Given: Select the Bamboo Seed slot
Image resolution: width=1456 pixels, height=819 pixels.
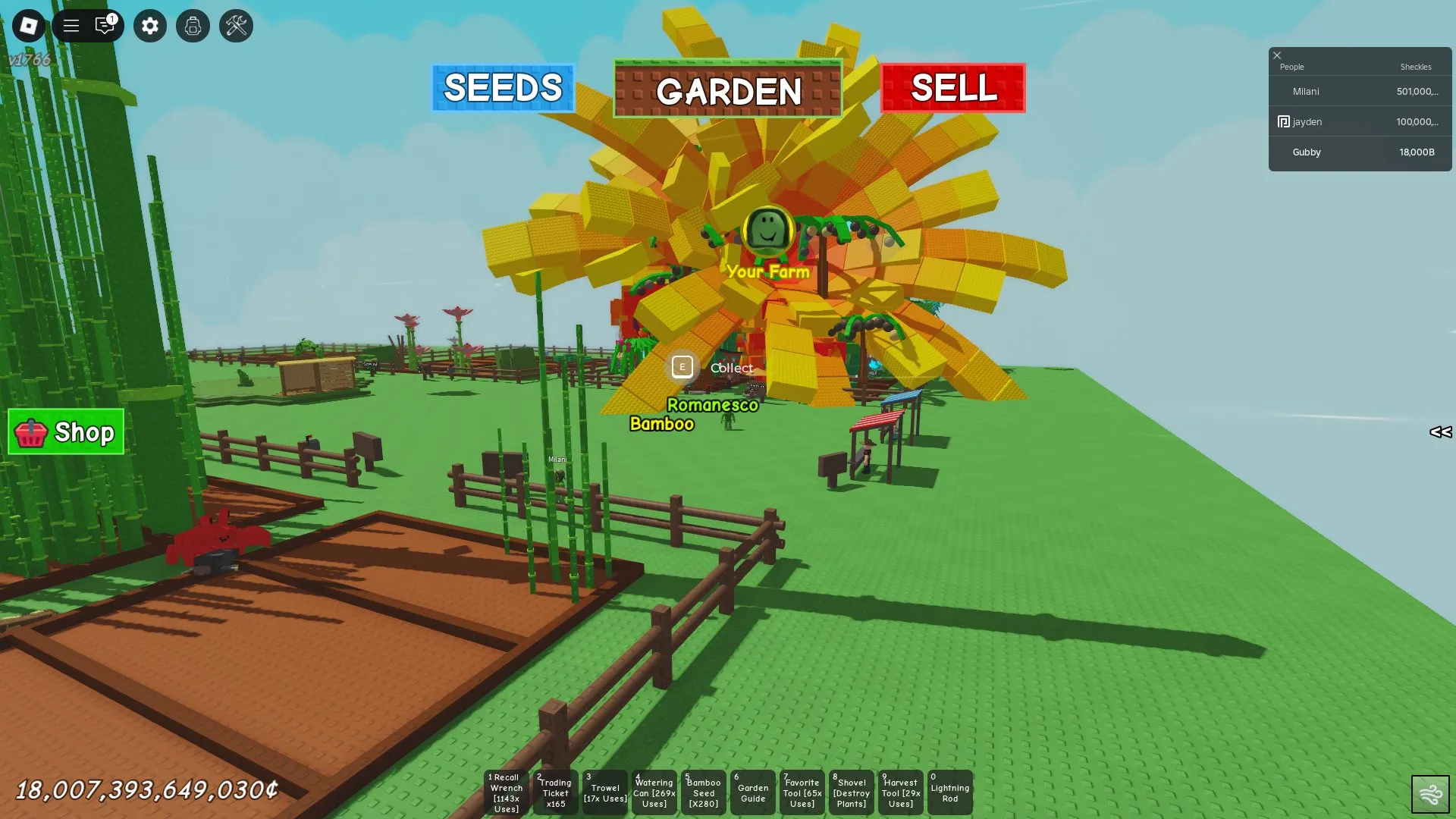Looking at the screenshot, I should 703,792.
